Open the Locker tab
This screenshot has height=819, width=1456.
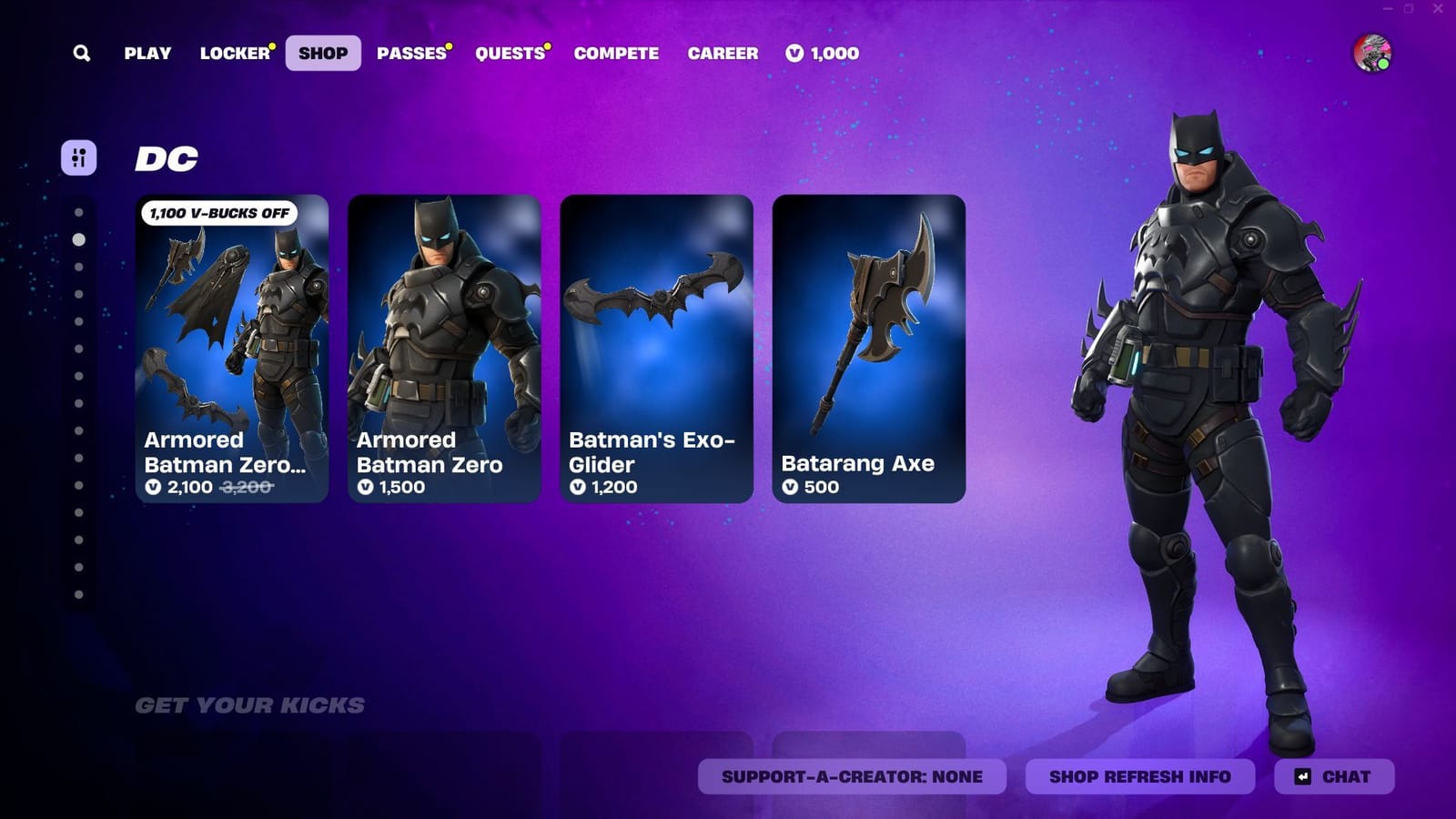(x=235, y=54)
